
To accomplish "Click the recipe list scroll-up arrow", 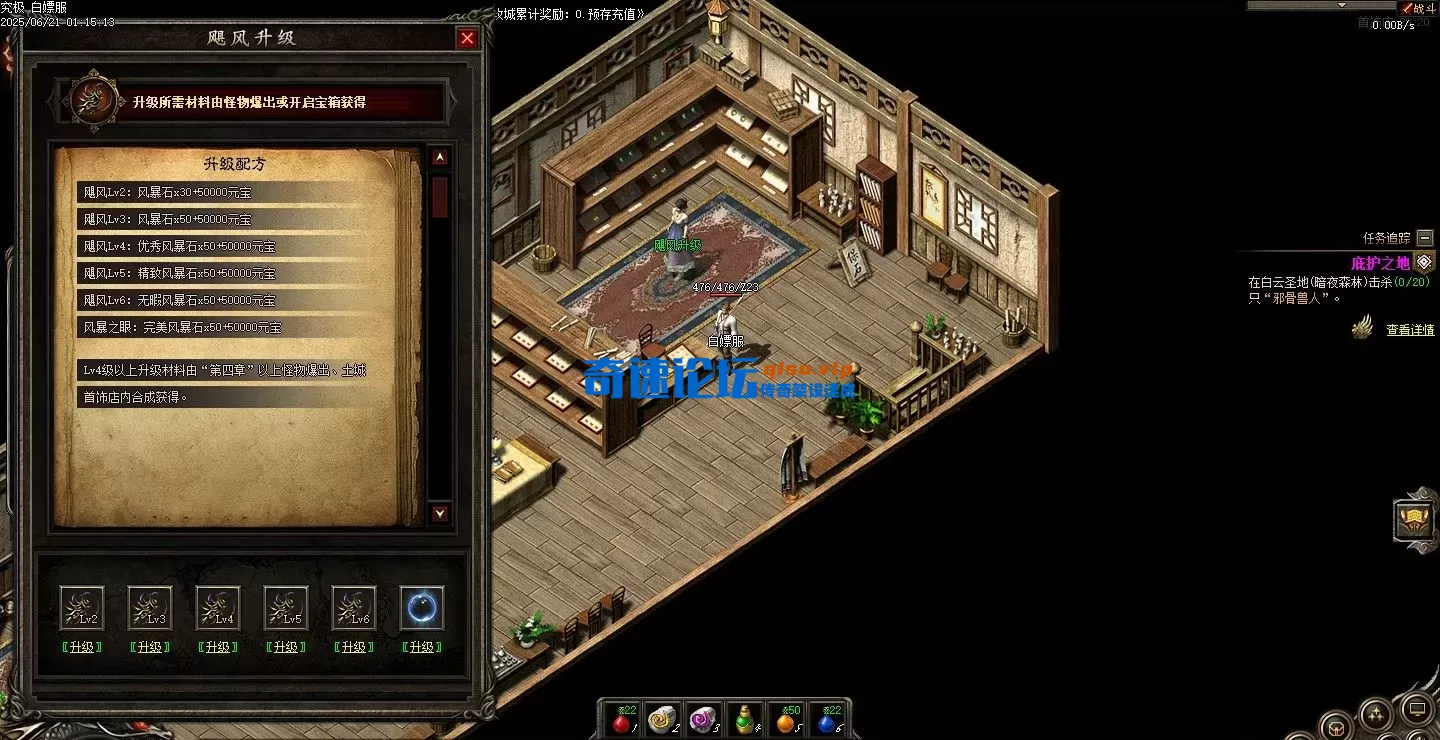I will 440,157.
